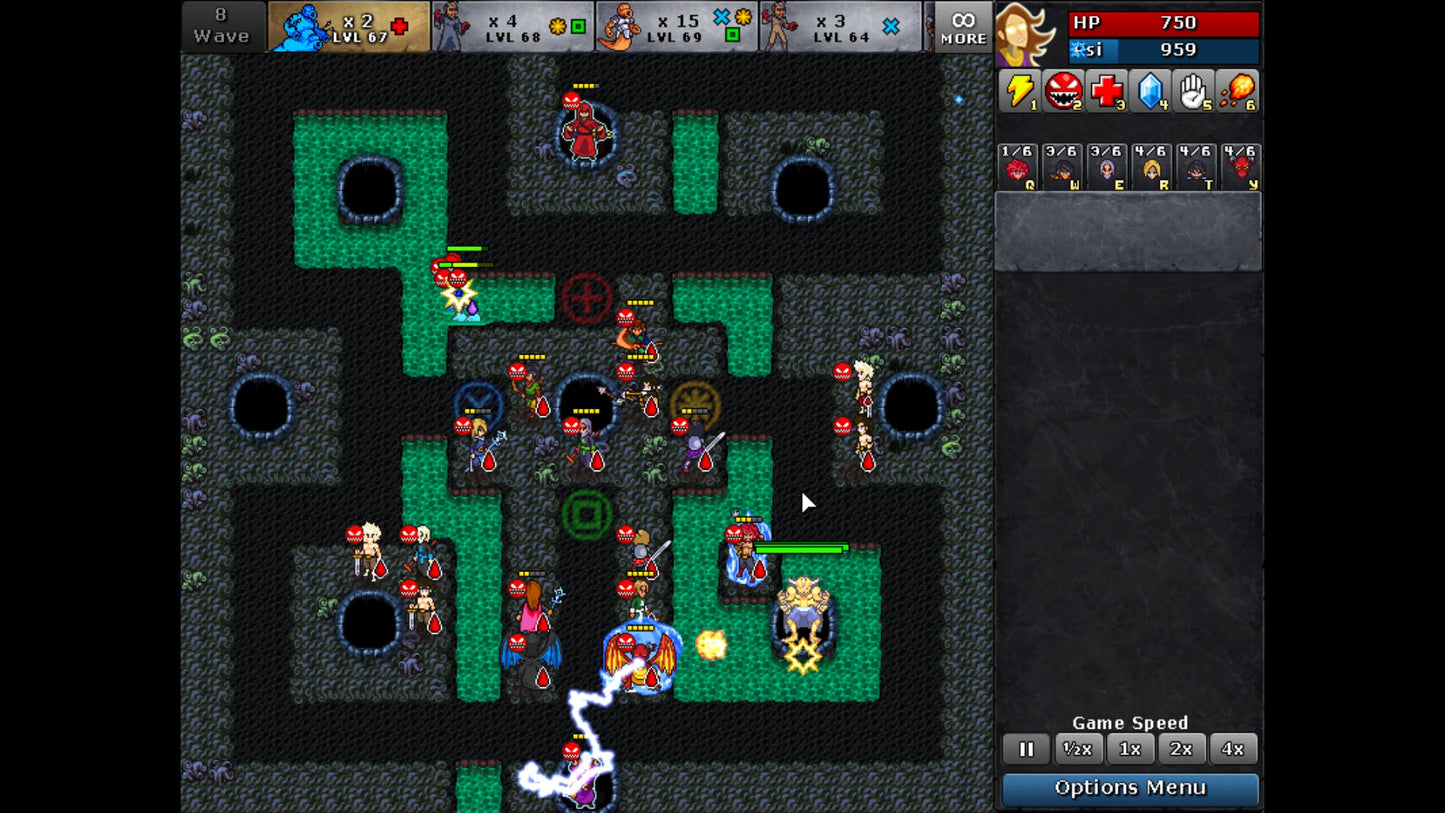
Task: Use the red cross healing spell
Action: (1107, 92)
